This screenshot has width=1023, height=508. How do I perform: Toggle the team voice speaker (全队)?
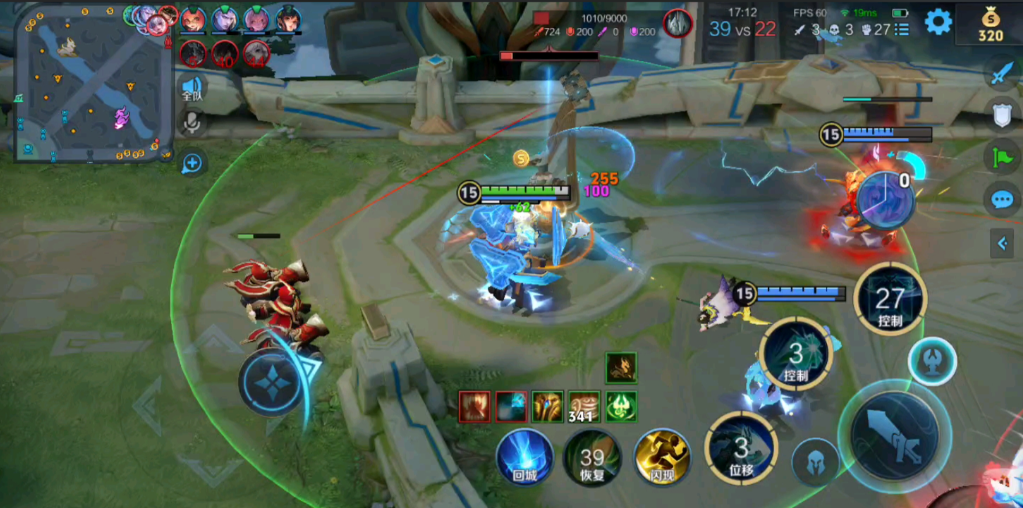tap(192, 89)
